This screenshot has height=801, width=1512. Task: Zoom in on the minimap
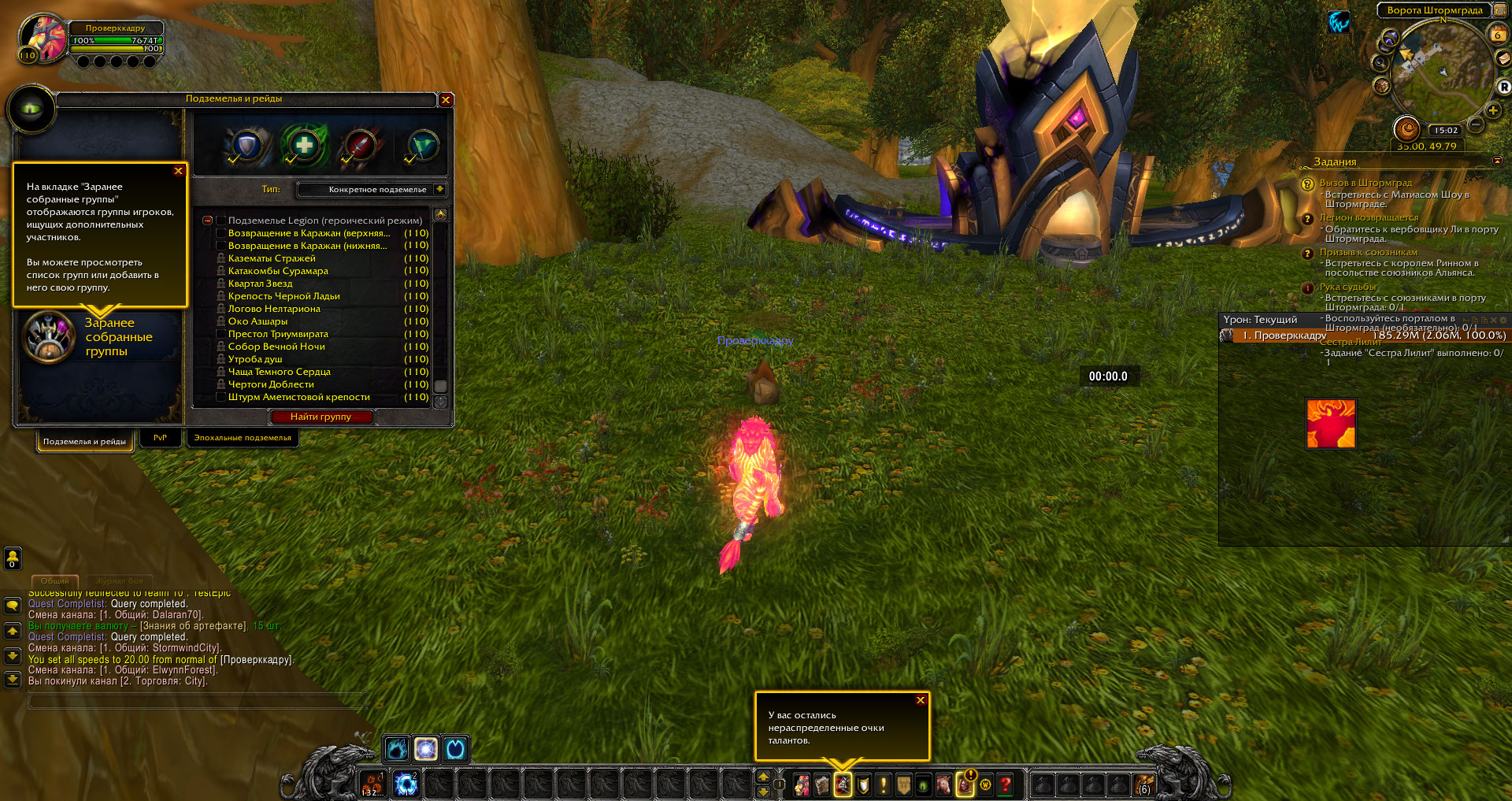click(1492, 111)
